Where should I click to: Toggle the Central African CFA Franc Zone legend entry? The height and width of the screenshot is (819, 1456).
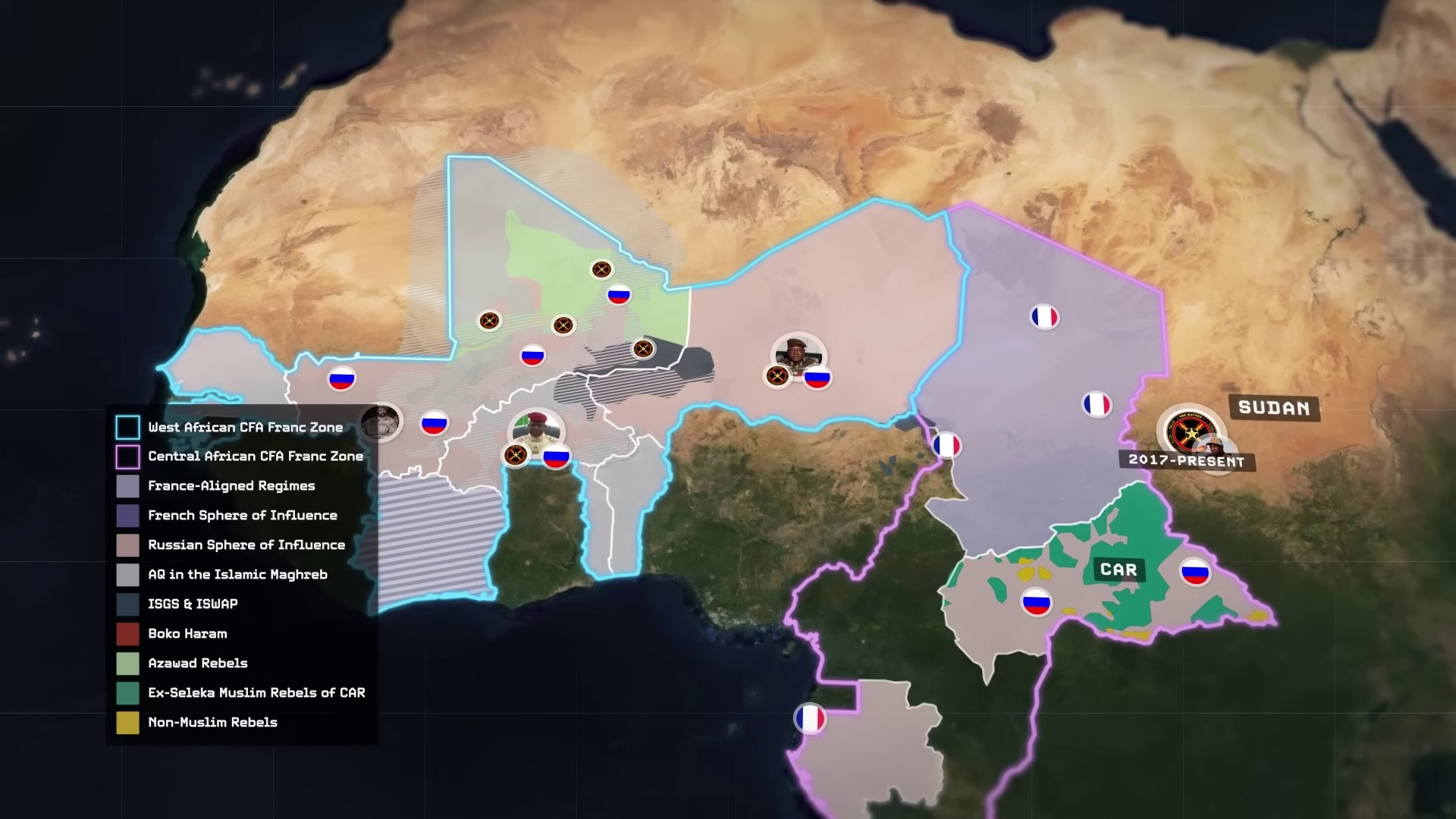pos(255,457)
